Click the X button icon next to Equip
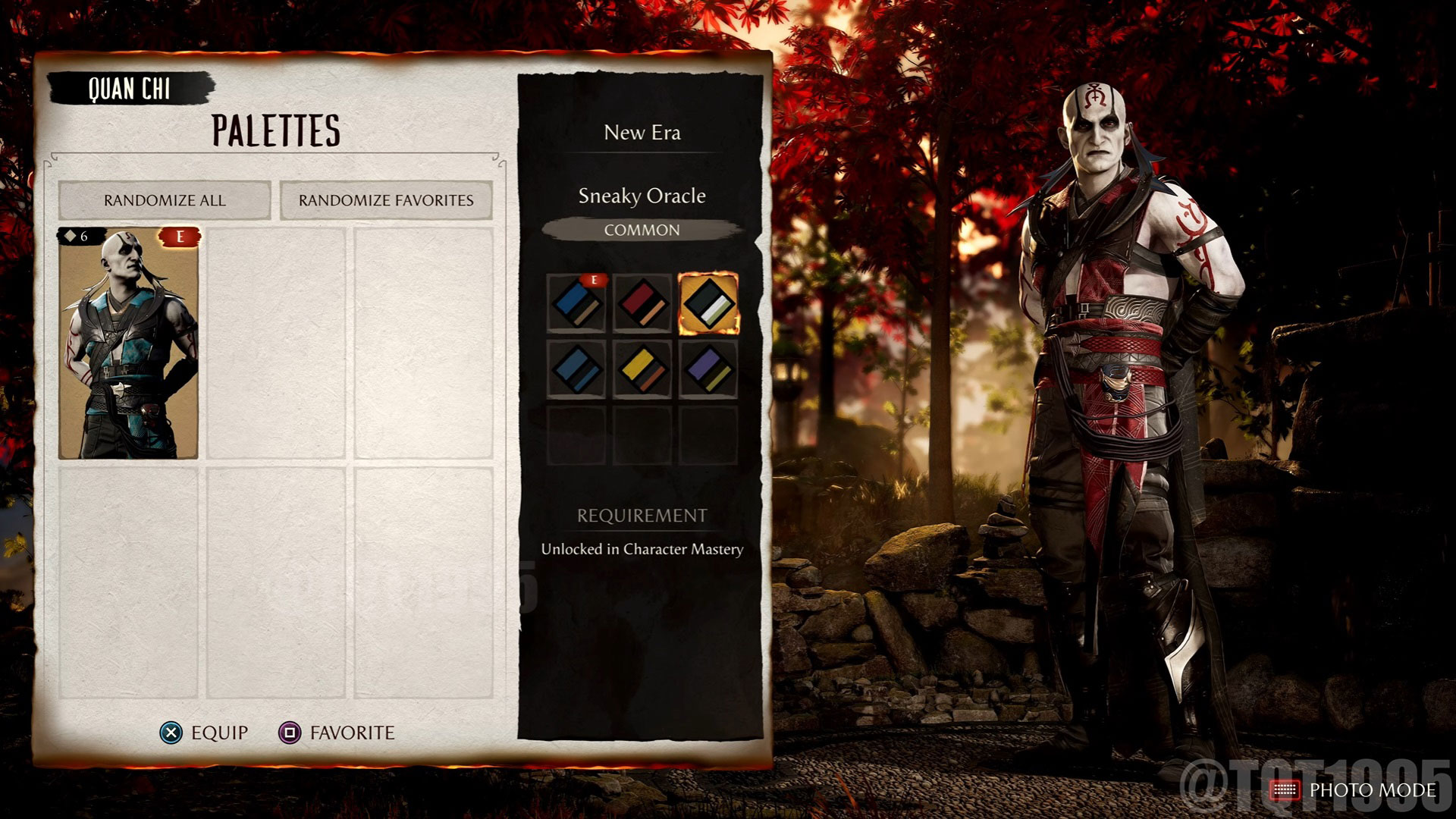 (173, 733)
